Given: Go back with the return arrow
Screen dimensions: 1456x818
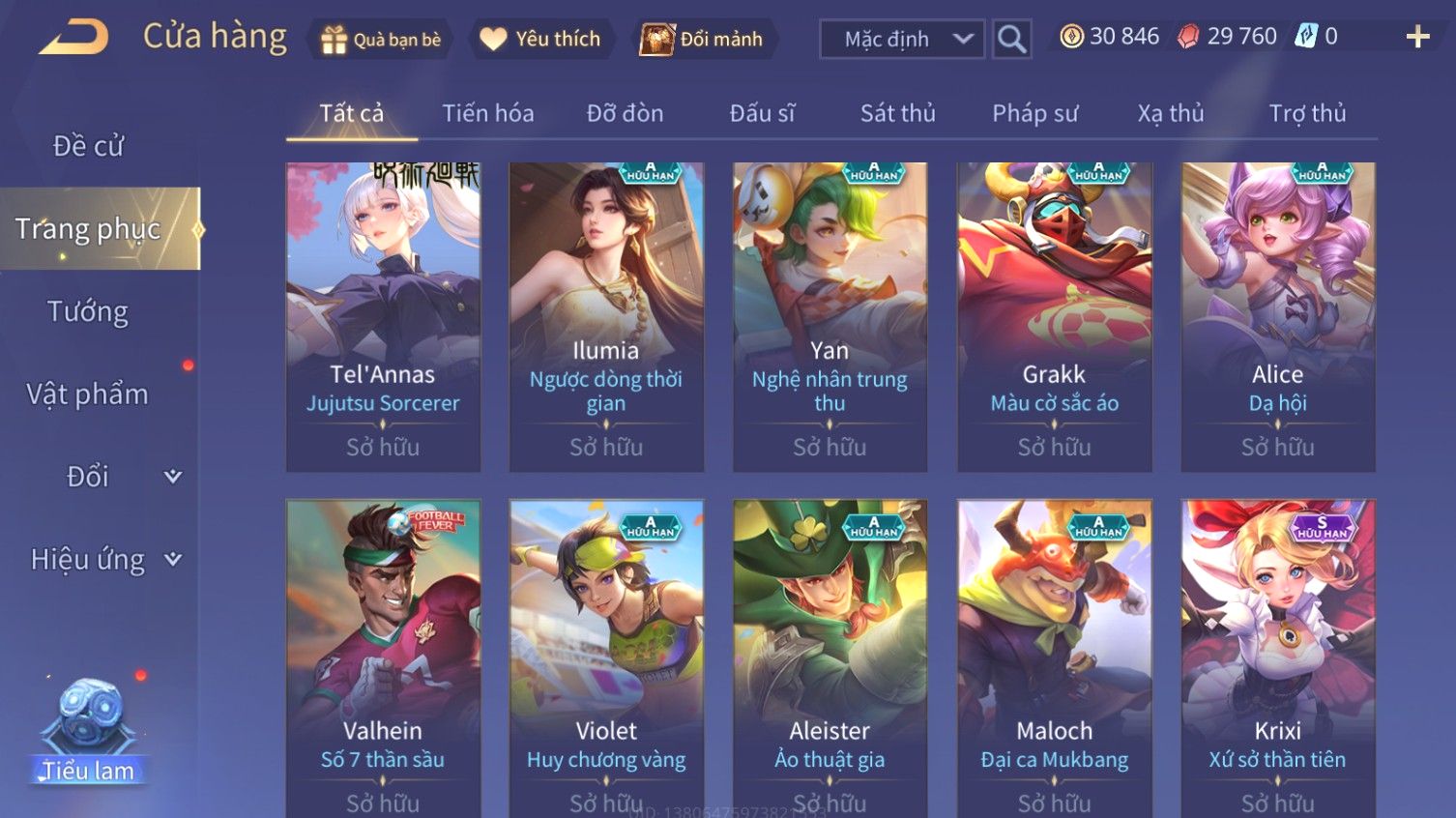Looking at the screenshot, I should [73, 38].
